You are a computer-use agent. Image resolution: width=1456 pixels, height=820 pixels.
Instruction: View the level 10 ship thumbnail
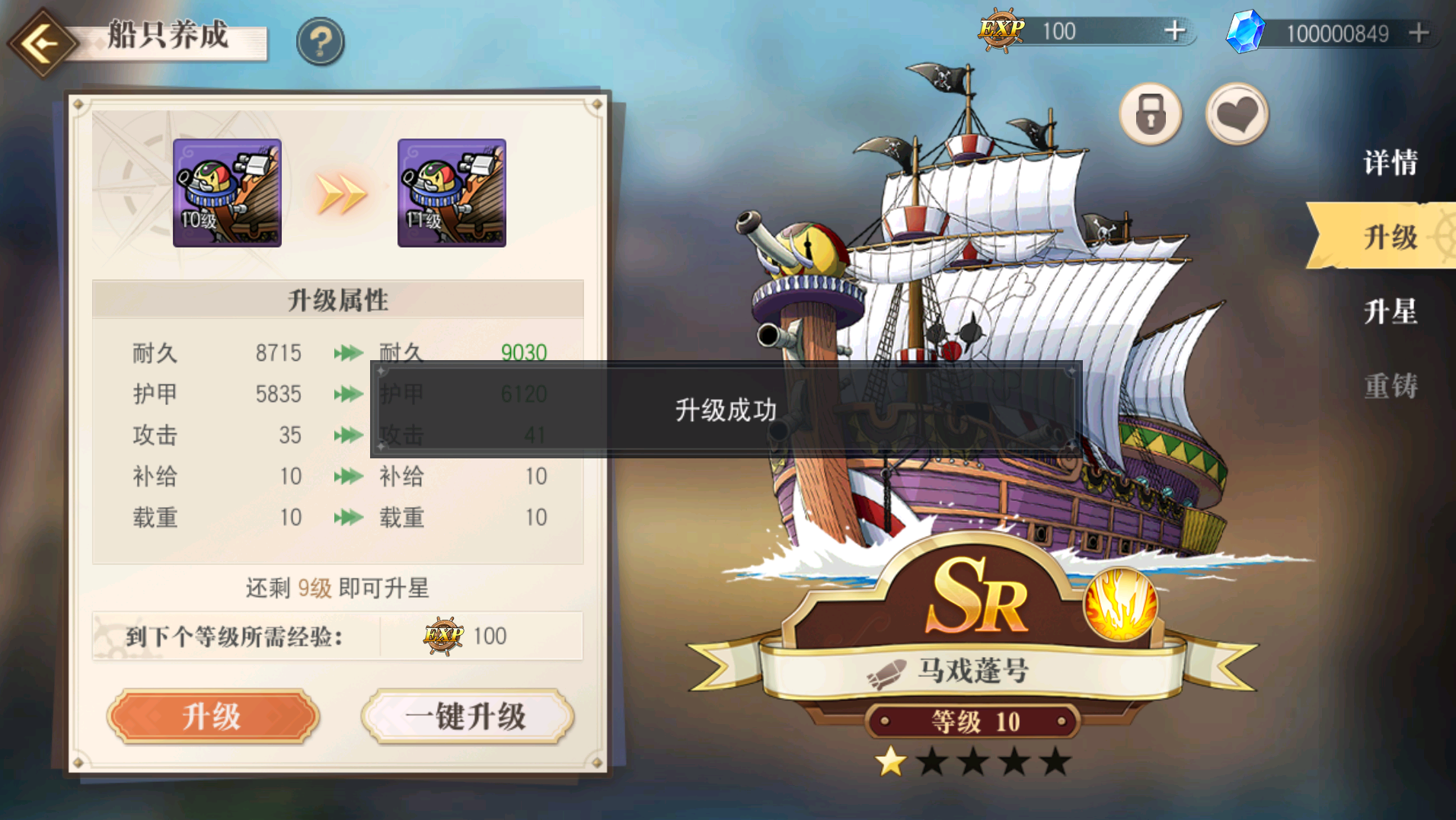pyautogui.click(x=227, y=193)
